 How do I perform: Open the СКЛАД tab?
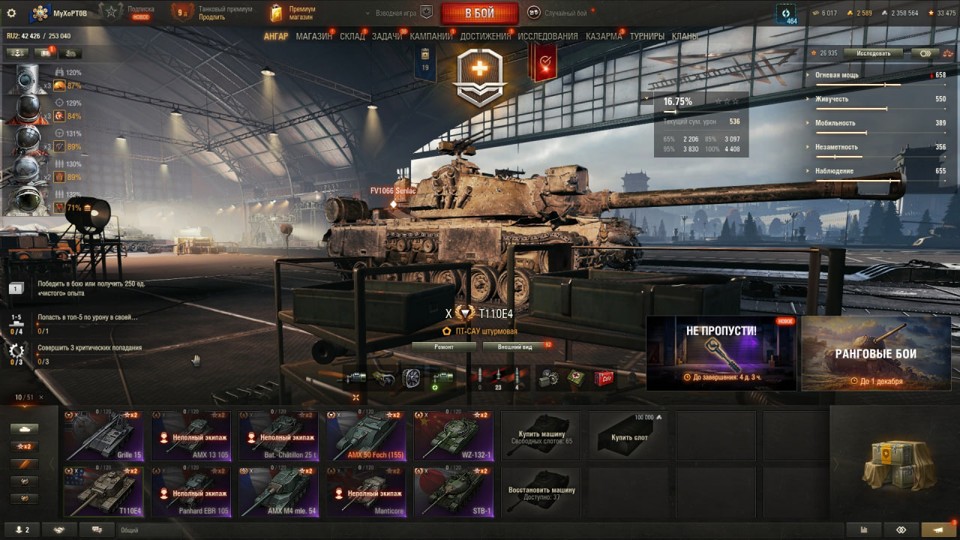click(352, 36)
